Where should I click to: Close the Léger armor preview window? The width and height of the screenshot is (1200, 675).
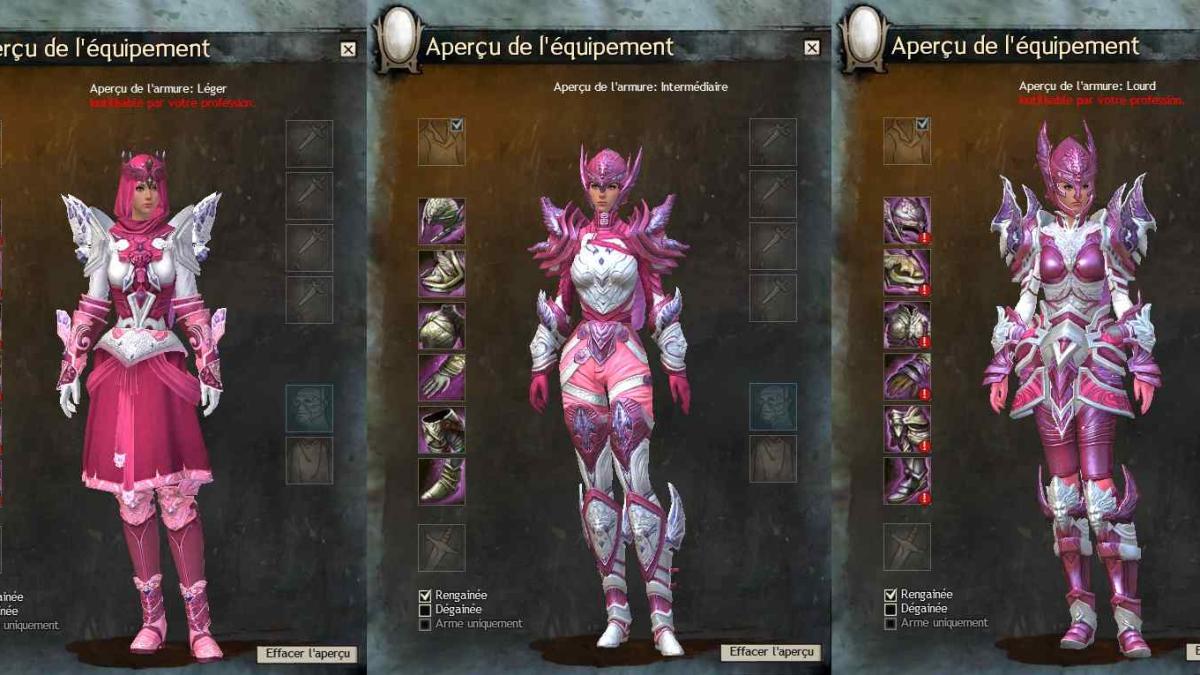[x=347, y=48]
